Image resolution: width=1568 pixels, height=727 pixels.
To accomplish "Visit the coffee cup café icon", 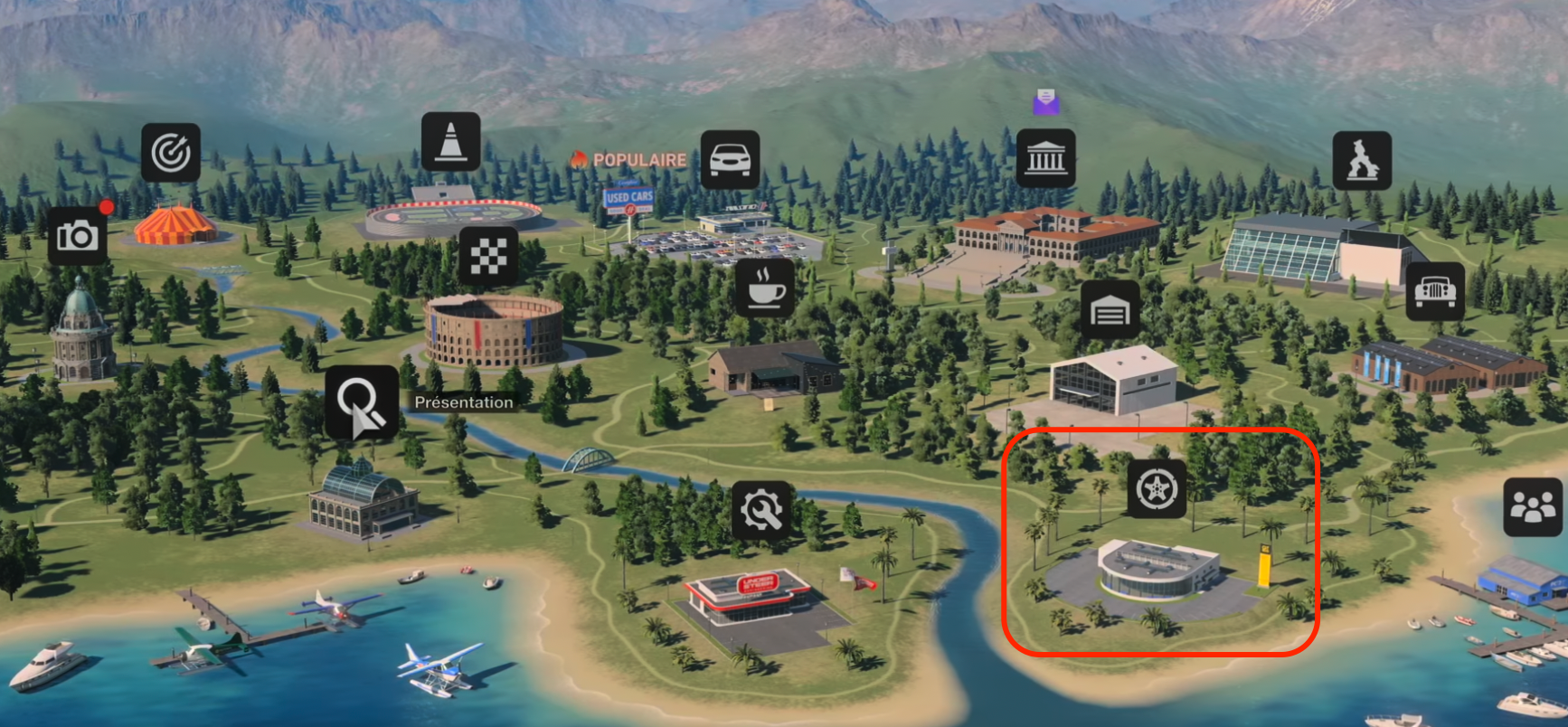I will pos(765,288).
